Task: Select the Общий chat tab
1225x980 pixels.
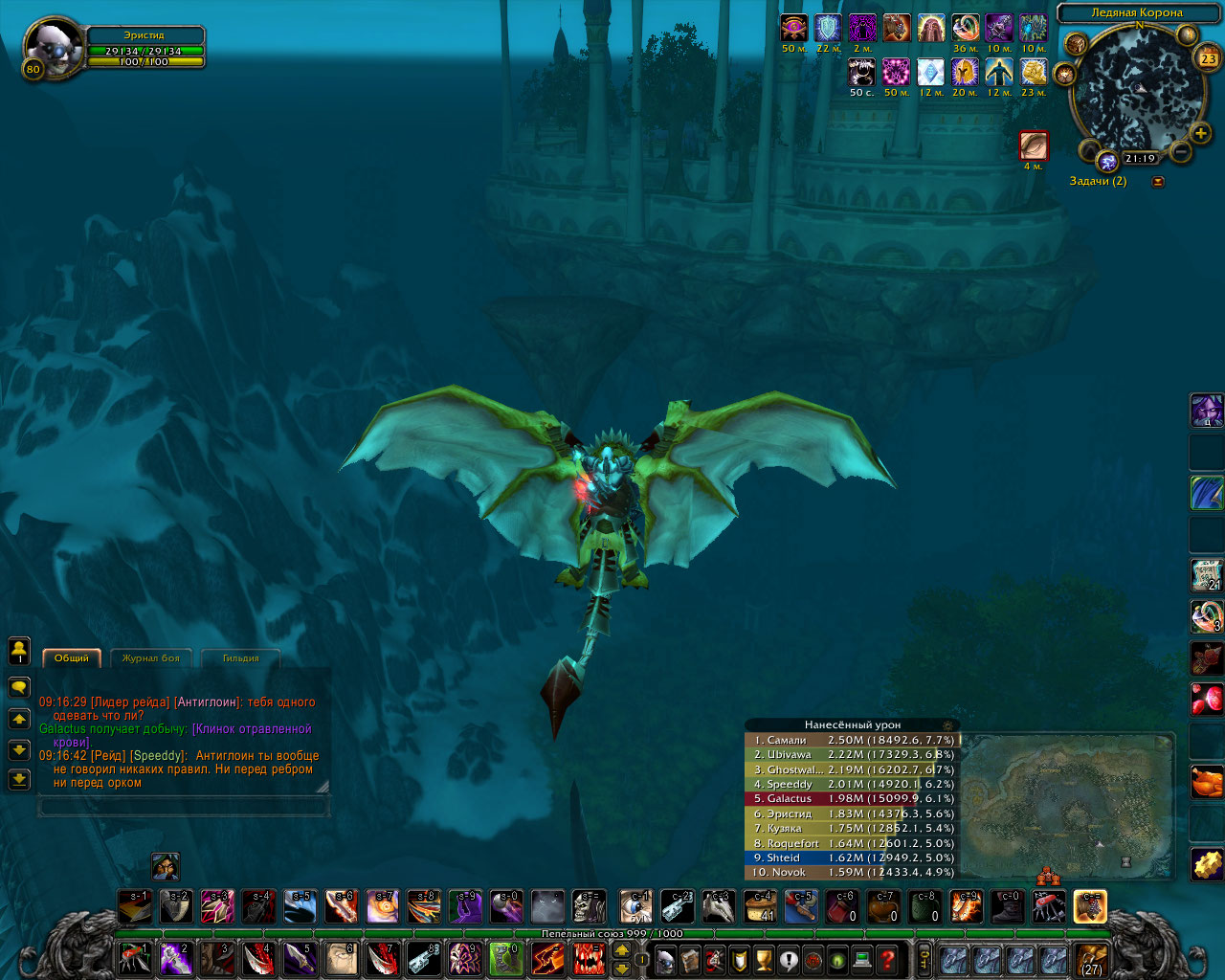Action: [x=72, y=657]
